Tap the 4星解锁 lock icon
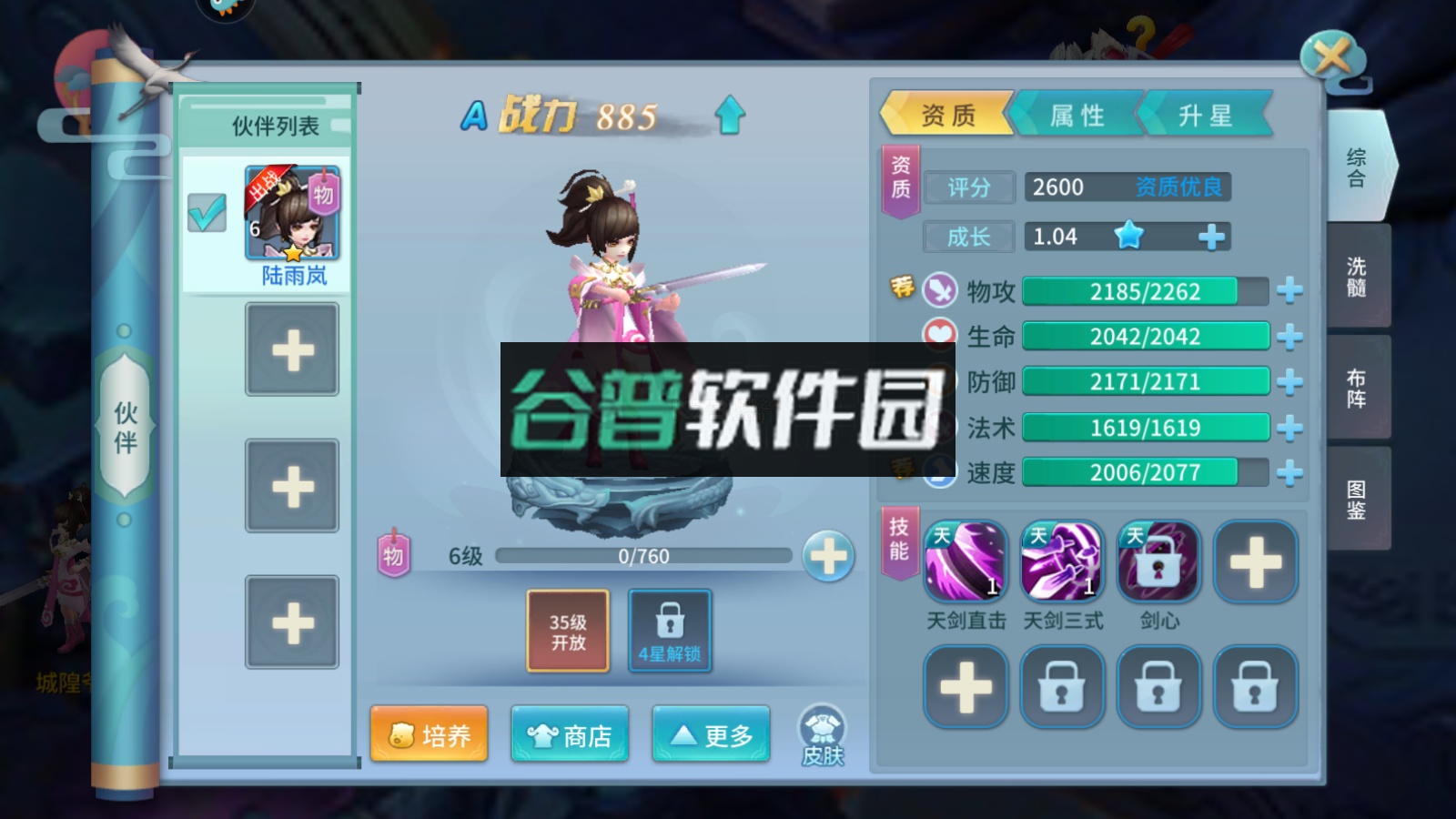The width and height of the screenshot is (1456, 819). click(x=670, y=623)
